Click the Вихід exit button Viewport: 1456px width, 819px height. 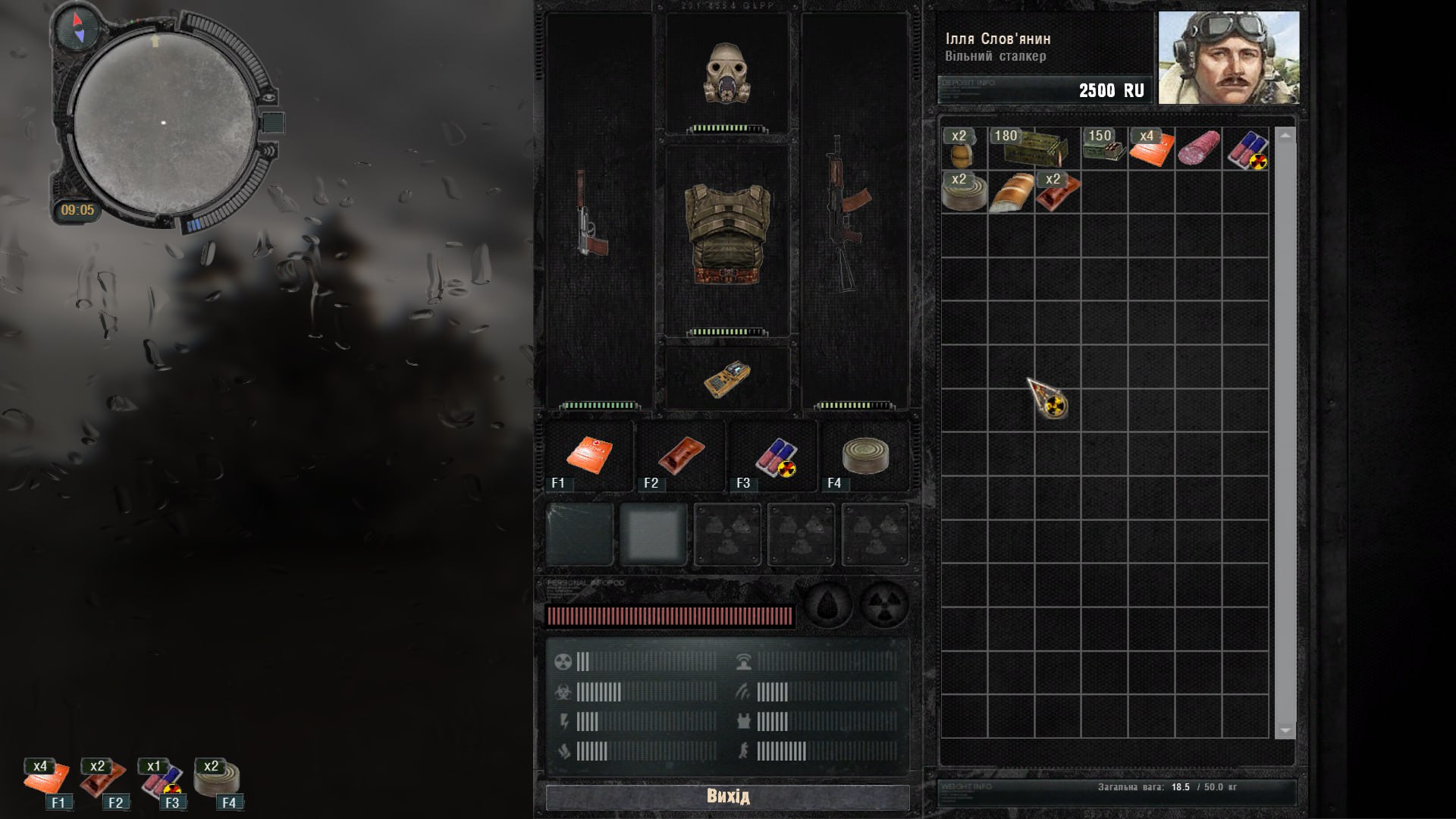coord(727,796)
